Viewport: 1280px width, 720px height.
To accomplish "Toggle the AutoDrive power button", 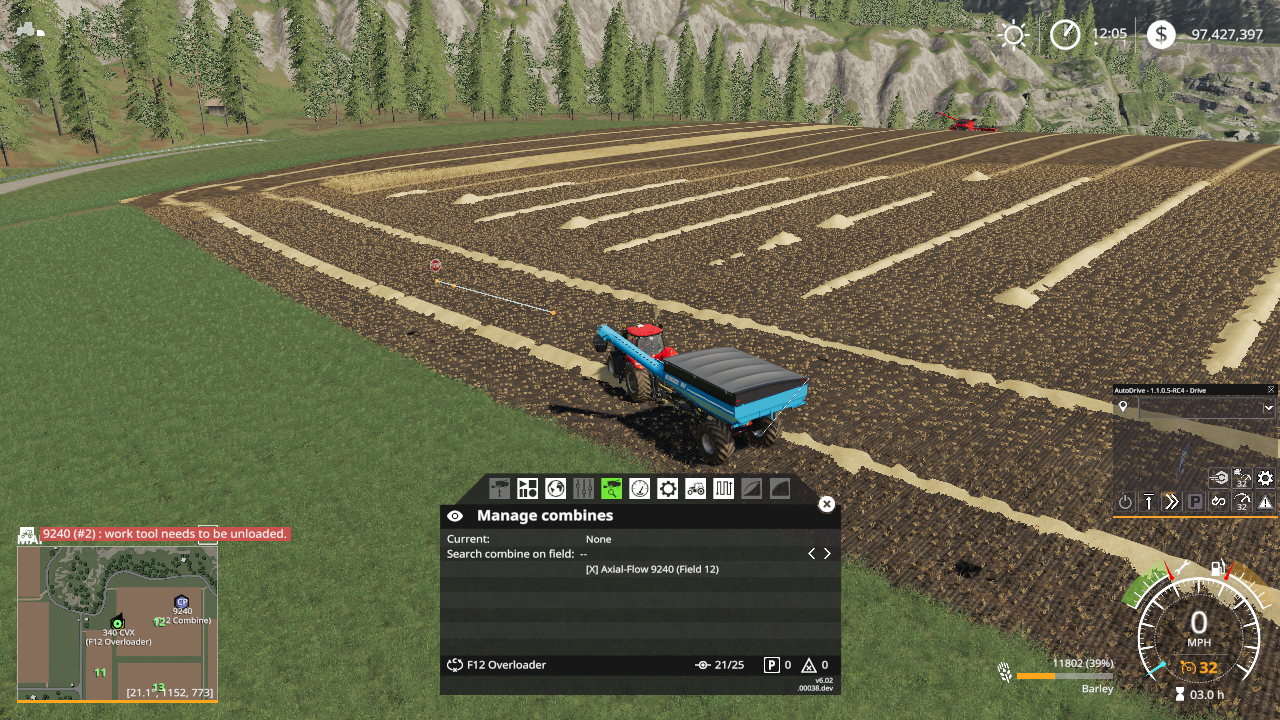I will 1125,500.
